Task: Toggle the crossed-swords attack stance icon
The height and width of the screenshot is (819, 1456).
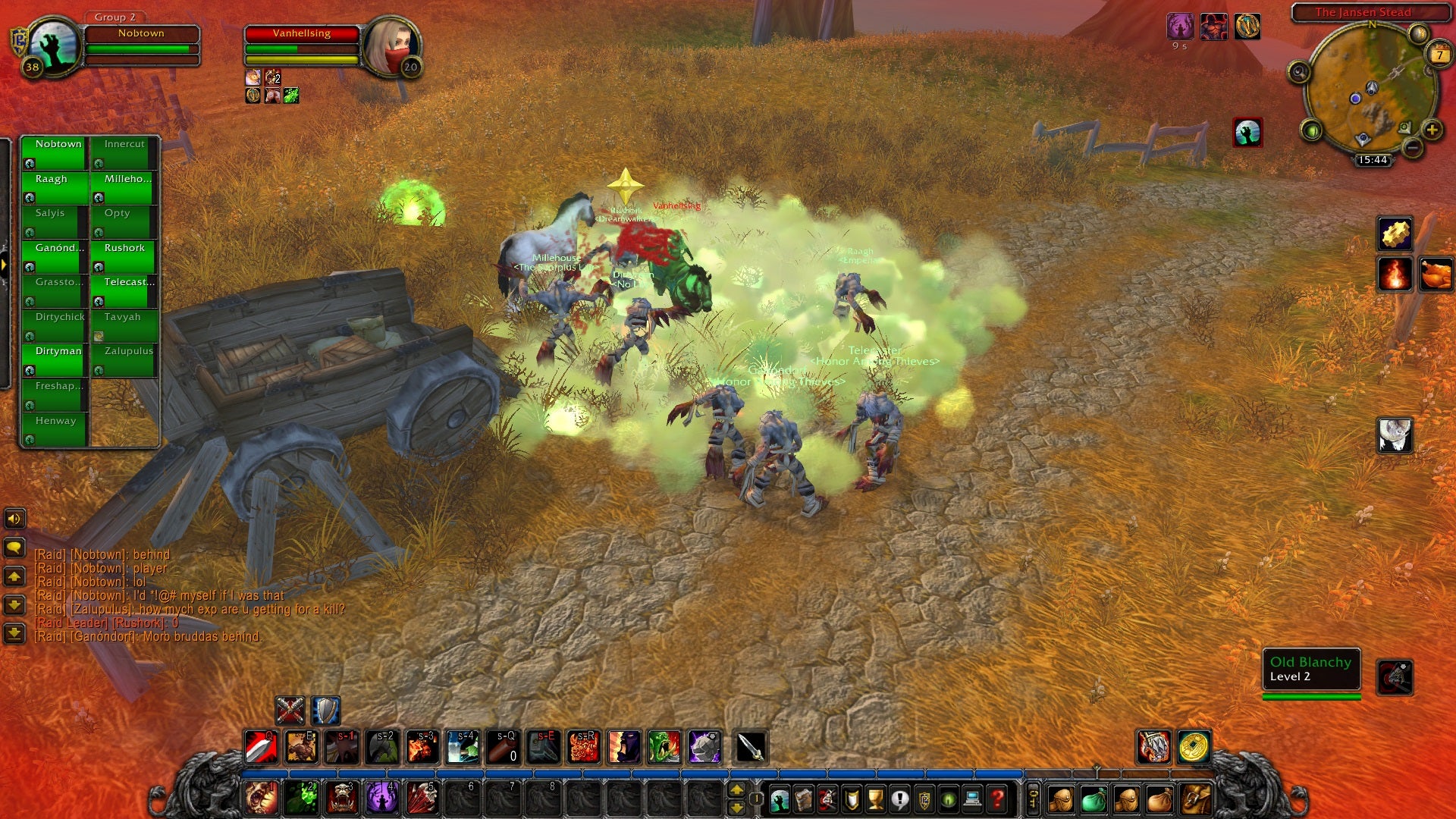Action: tap(290, 711)
